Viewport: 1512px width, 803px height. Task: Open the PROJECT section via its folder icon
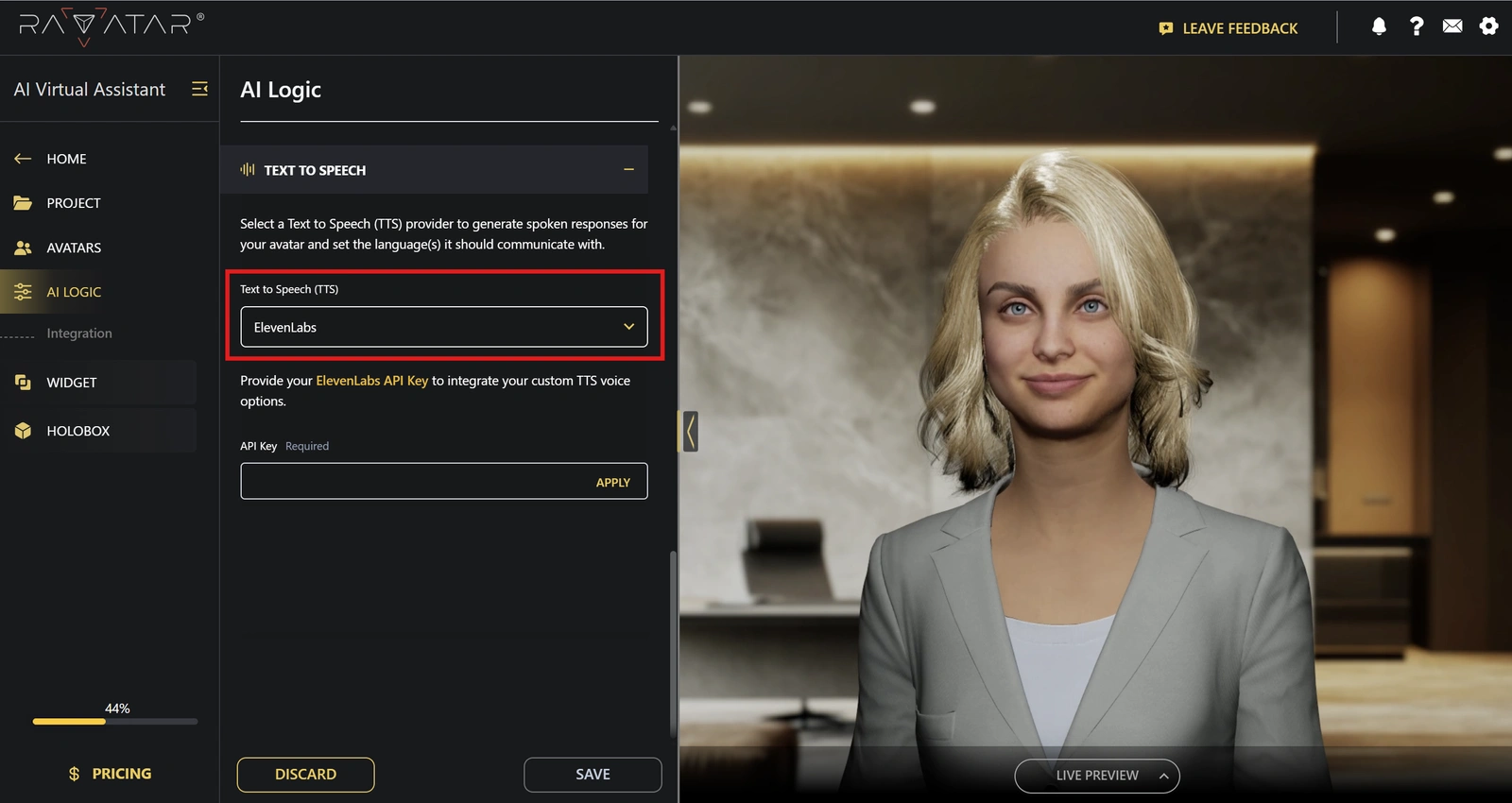click(22, 202)
